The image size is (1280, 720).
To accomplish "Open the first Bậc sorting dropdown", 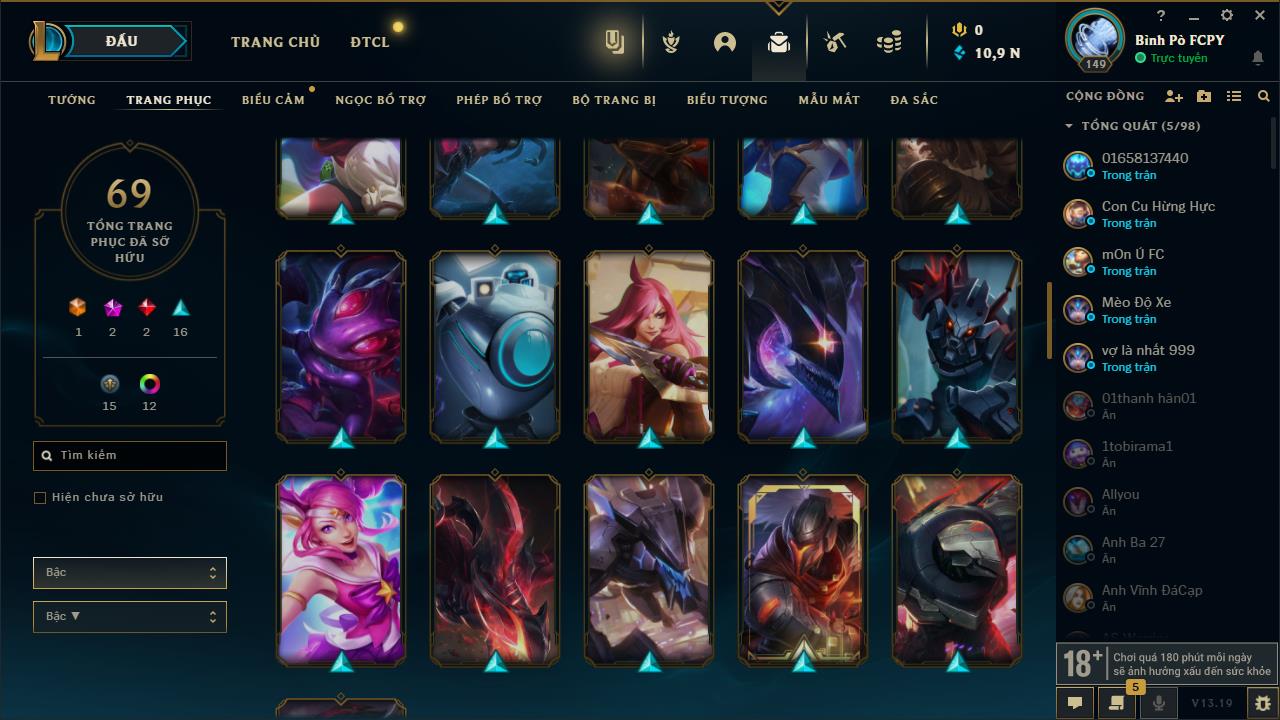I will (130, 573).
